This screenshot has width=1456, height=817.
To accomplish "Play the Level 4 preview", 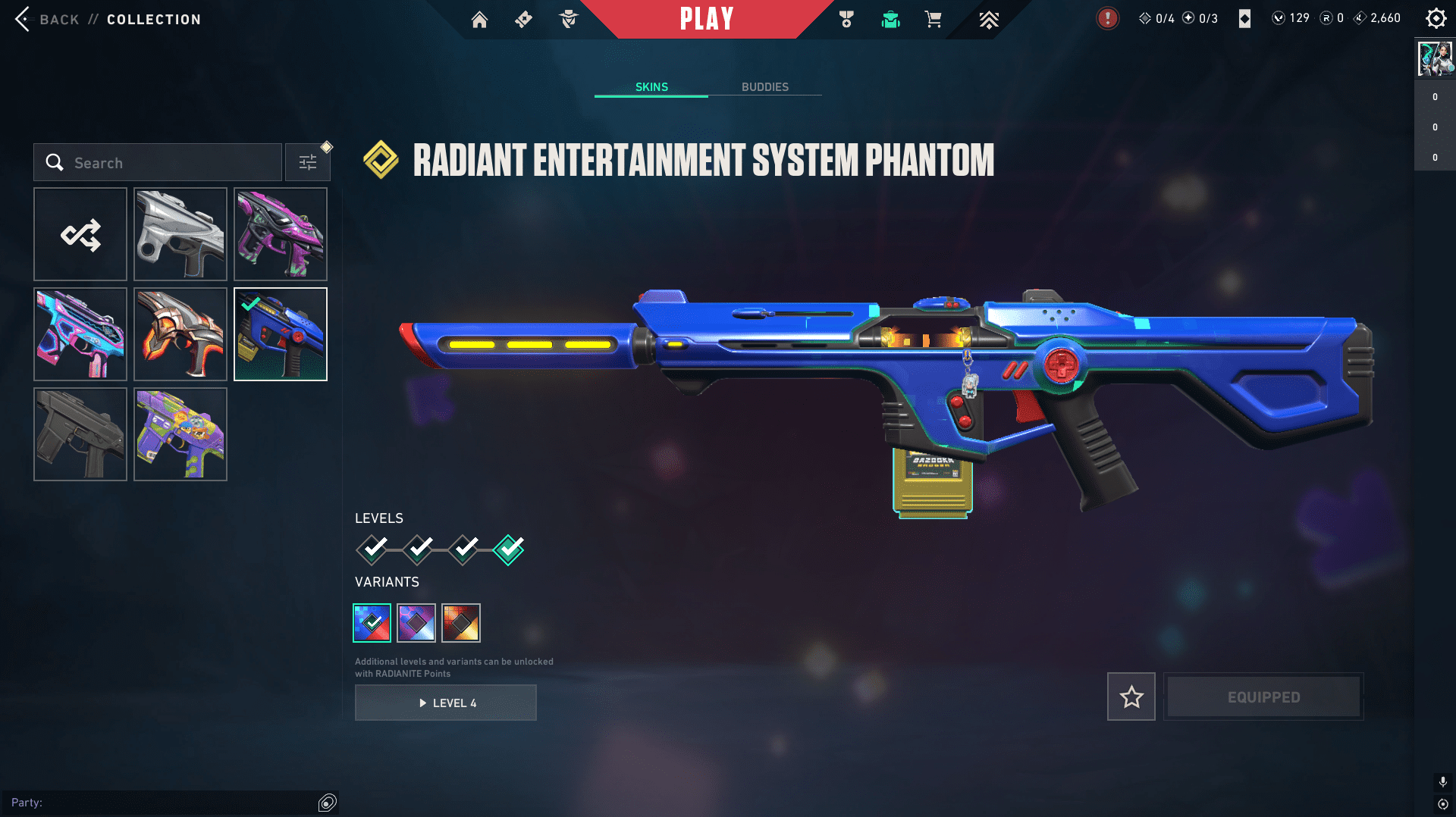I will click(x=446, y=703).
